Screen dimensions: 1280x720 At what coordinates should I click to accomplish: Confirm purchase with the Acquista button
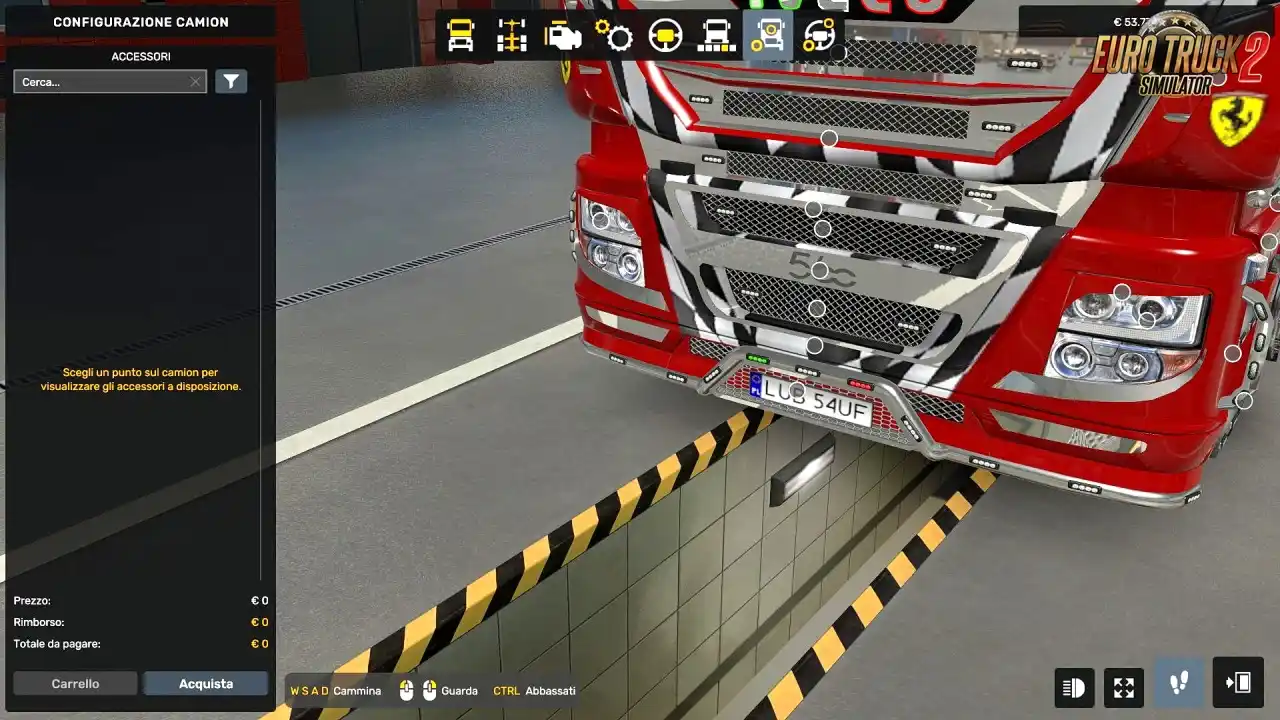[x=206, y=684]
